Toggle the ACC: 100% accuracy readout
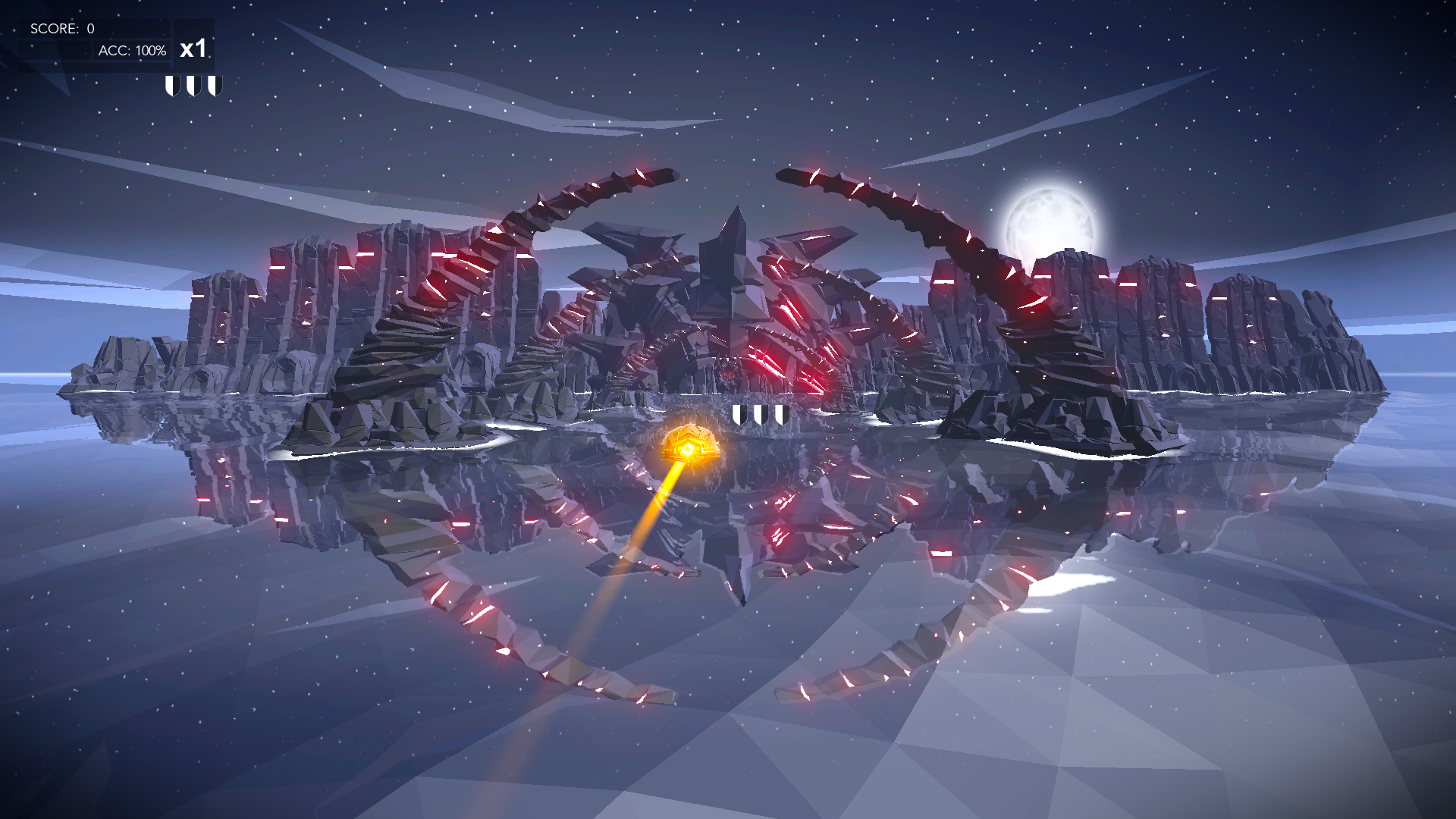 (133, 50)
